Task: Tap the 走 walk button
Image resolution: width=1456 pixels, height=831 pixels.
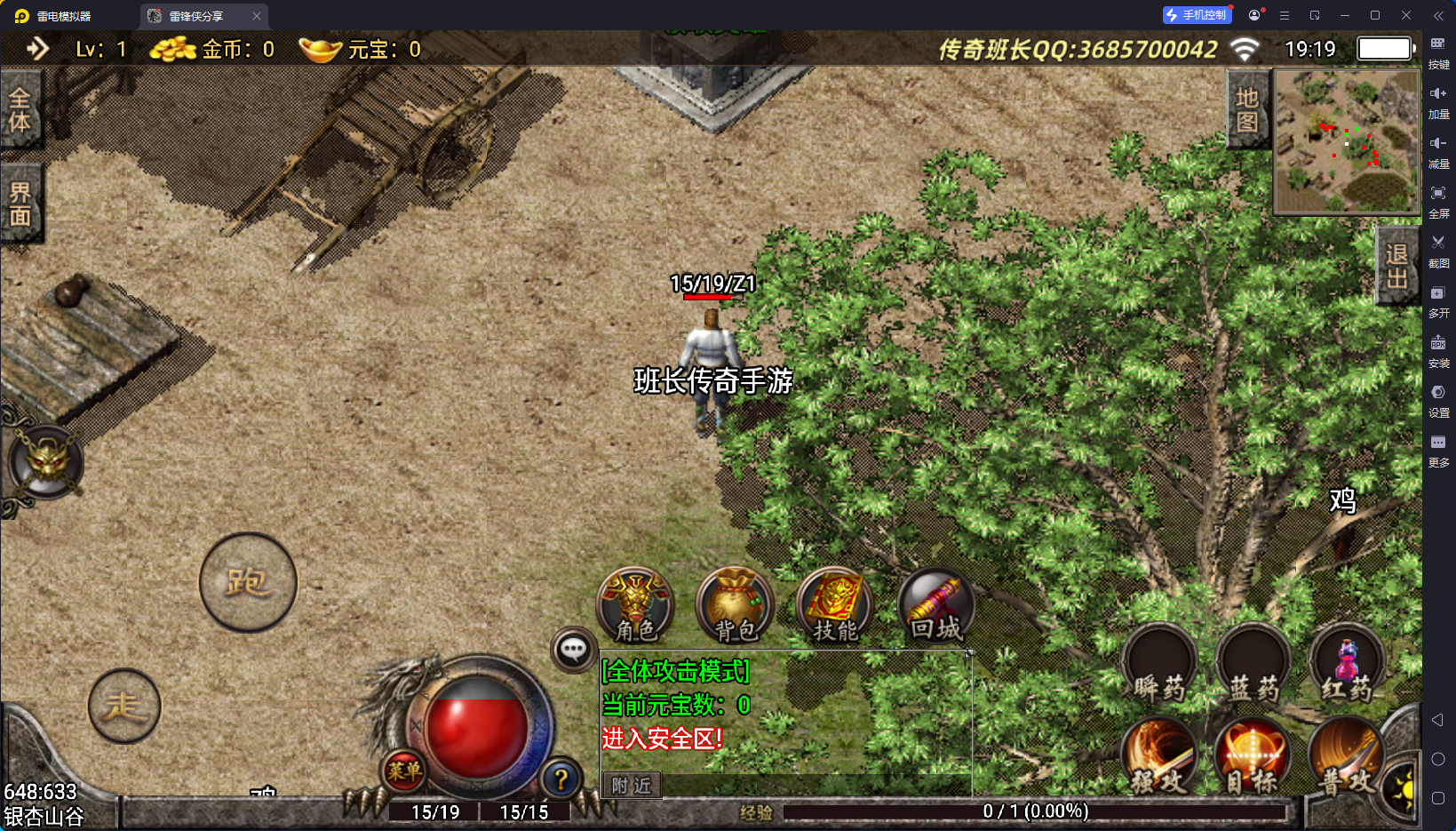Action: click(124, 707)
